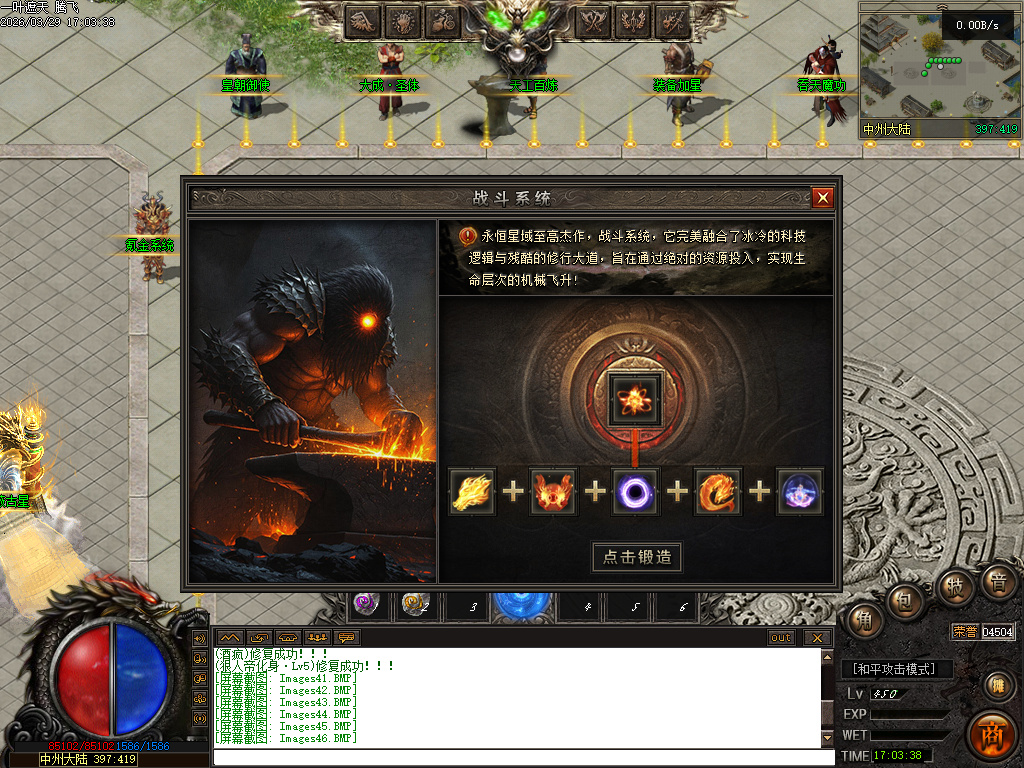
Task: Click the chat panel 'out' button
Action: pyautogui.click(x=781, y=638)
